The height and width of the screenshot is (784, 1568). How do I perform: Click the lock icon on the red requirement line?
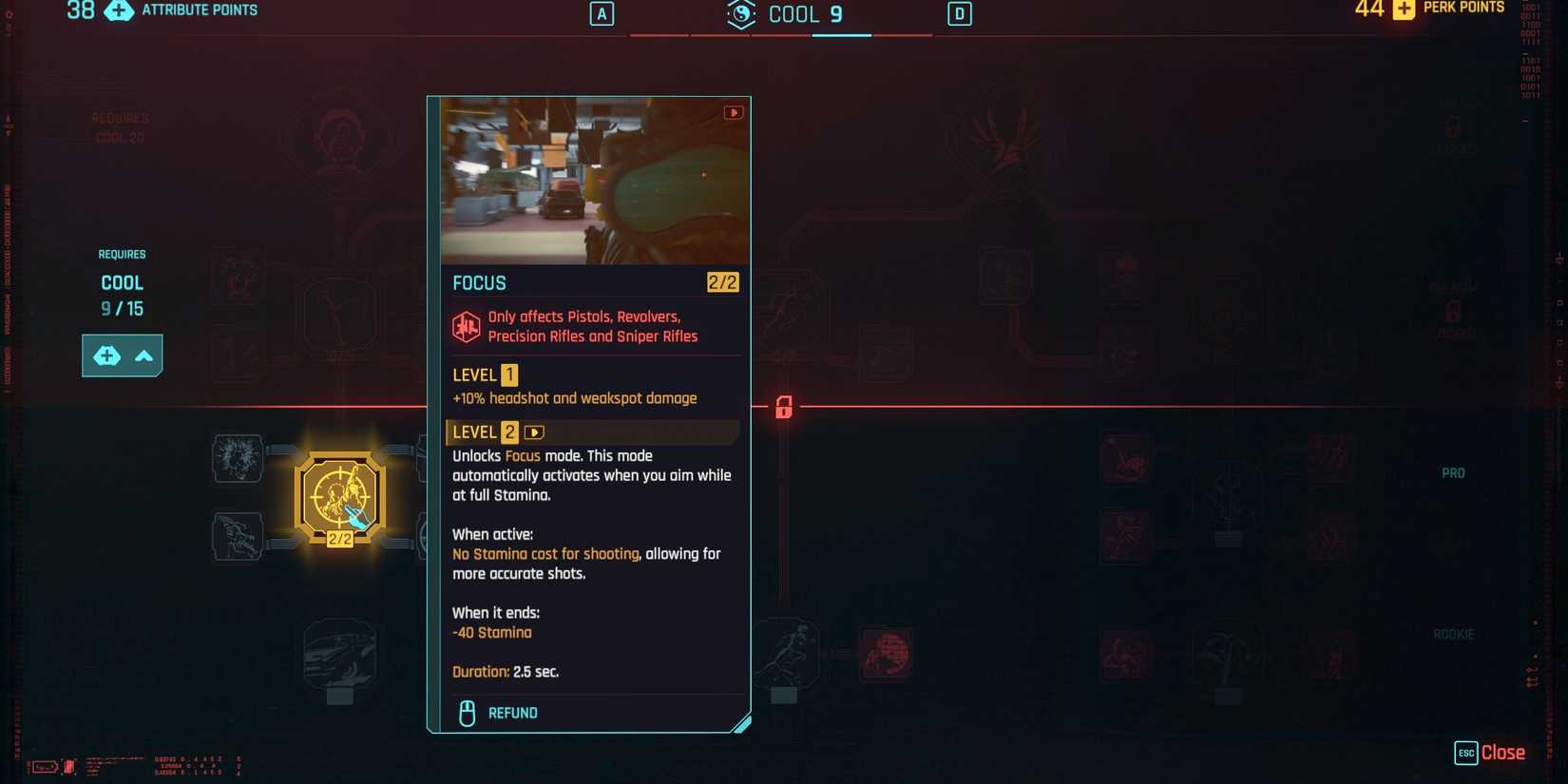[x=783, y=409]
